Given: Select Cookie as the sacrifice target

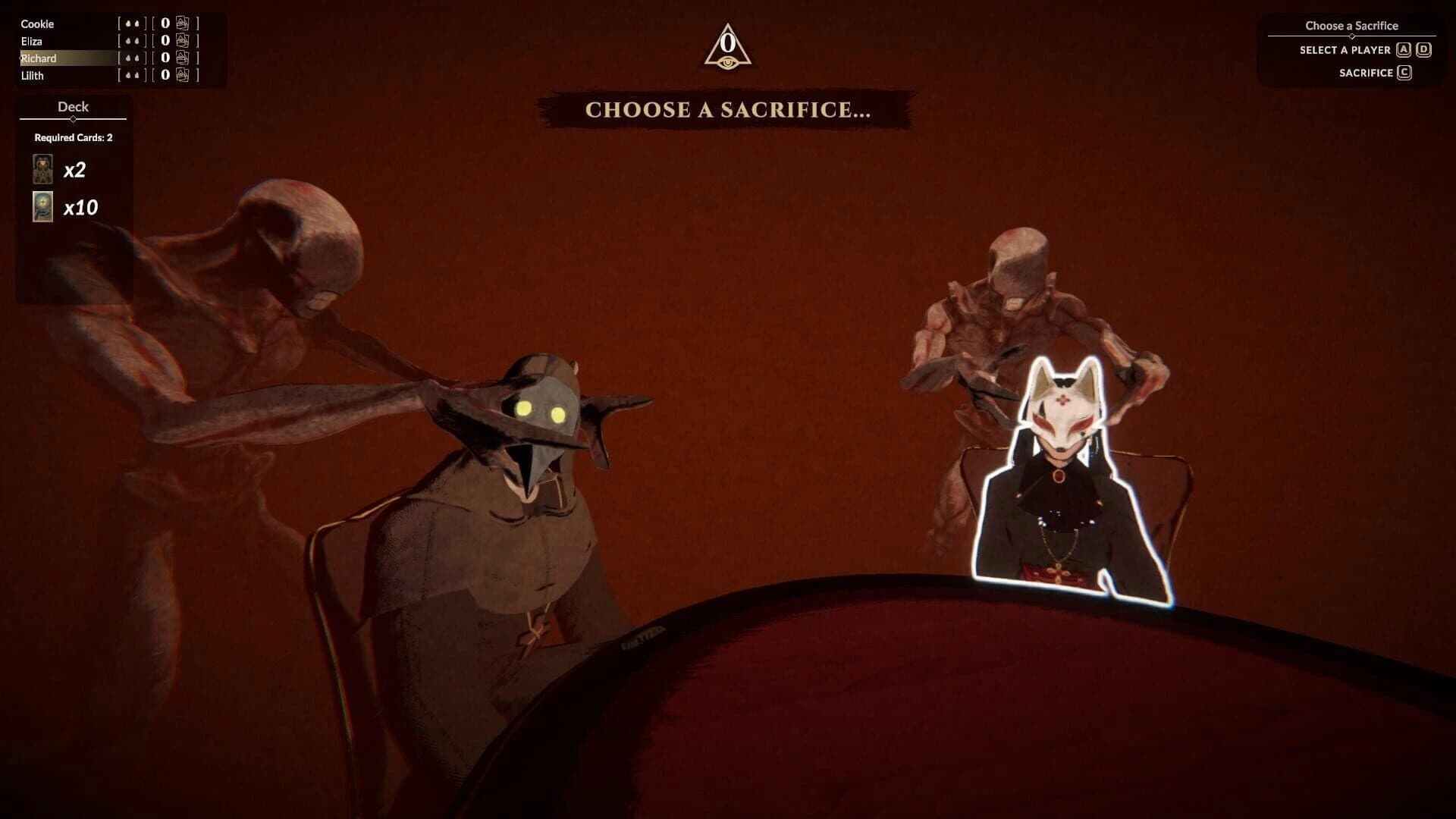Looking at the screenshot, I should (x=38, y=24).
